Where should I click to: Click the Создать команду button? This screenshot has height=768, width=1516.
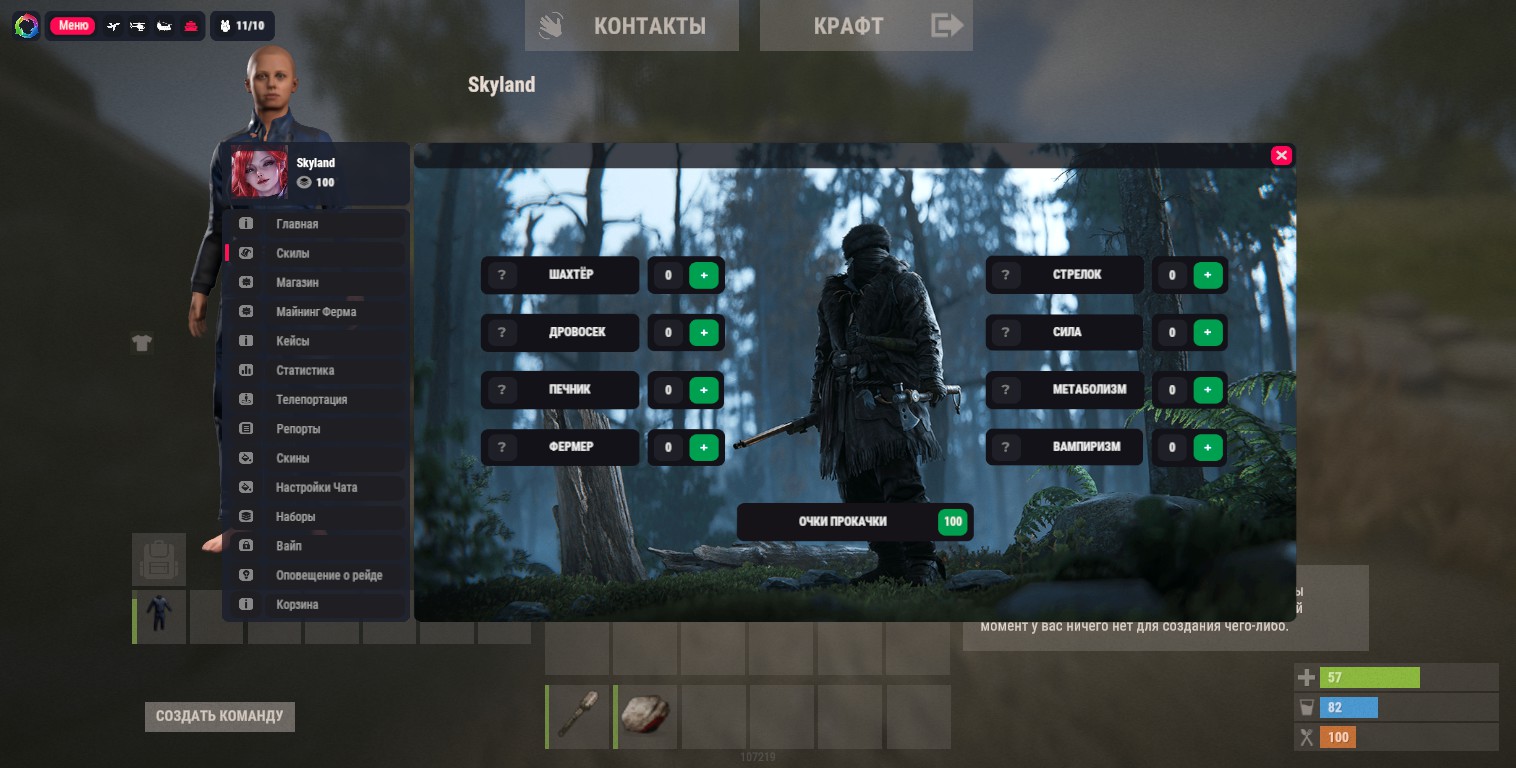[220, 716]
